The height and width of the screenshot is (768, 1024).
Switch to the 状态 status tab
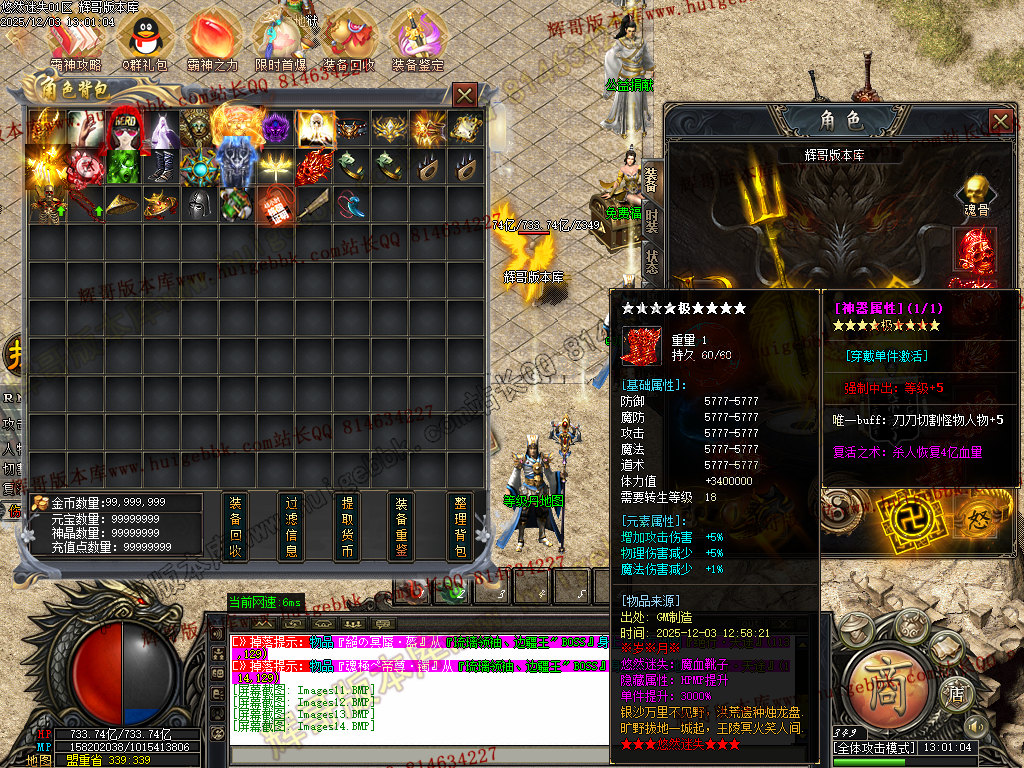pos(652,262)
